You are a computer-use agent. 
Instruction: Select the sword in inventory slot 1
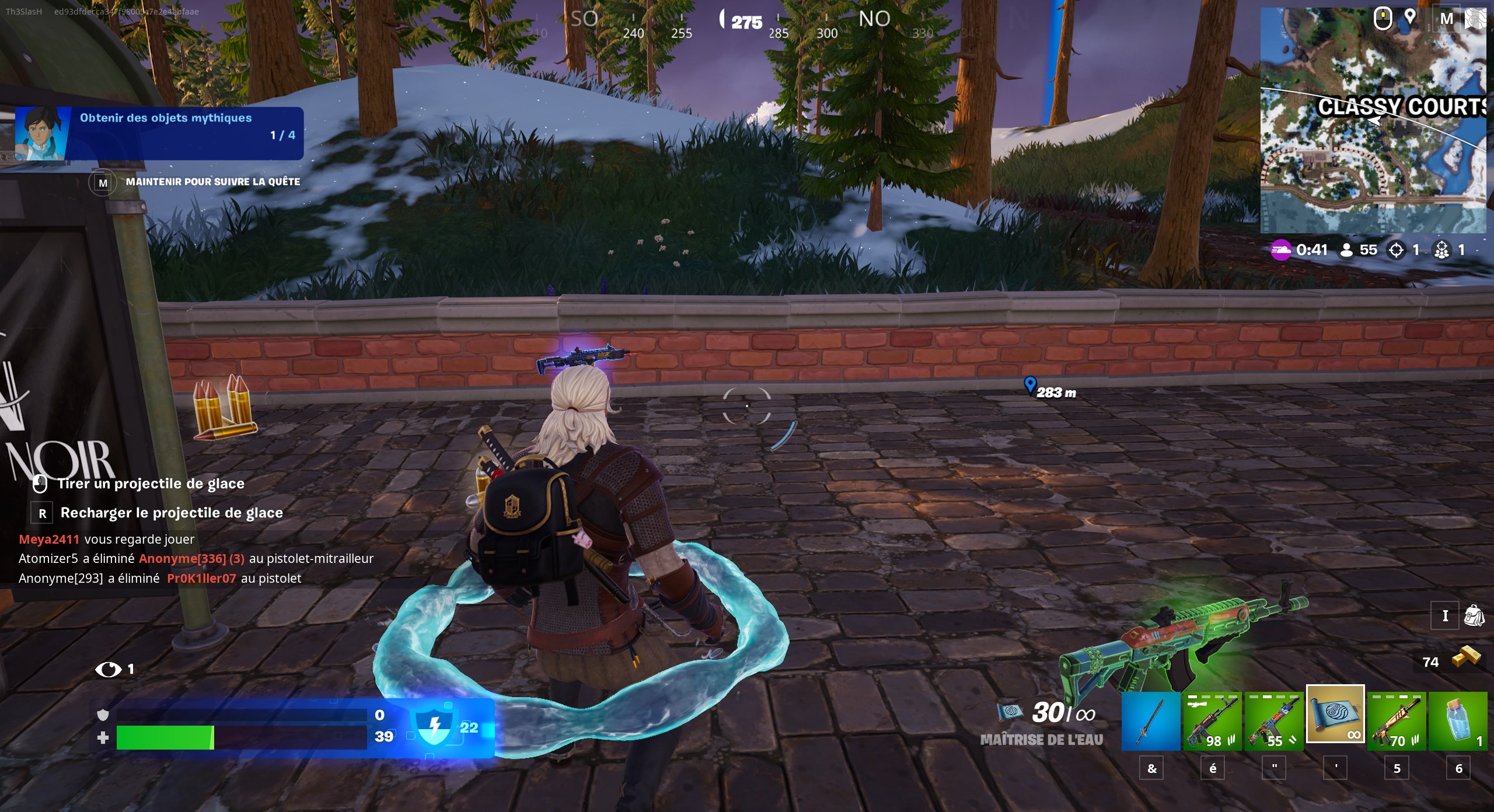[1150, 722]
